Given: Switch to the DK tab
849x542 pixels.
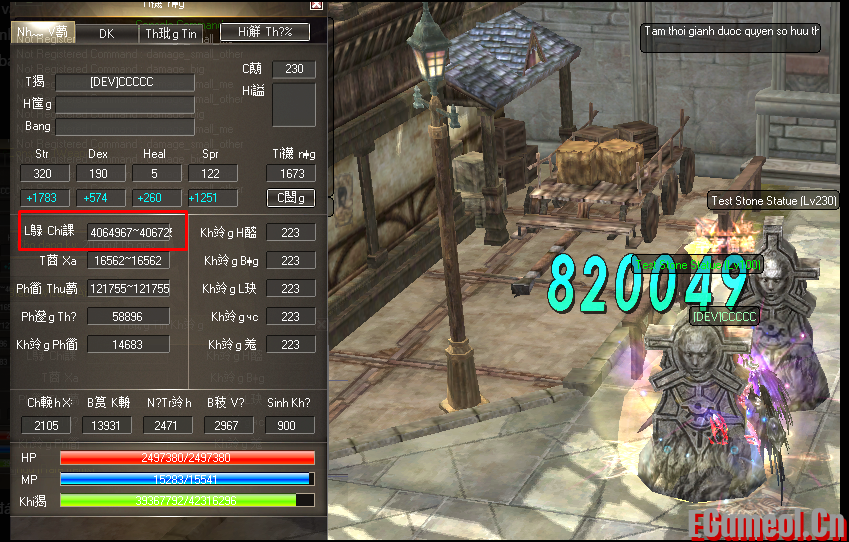Looking at the screenshot, I should (107, 33).
